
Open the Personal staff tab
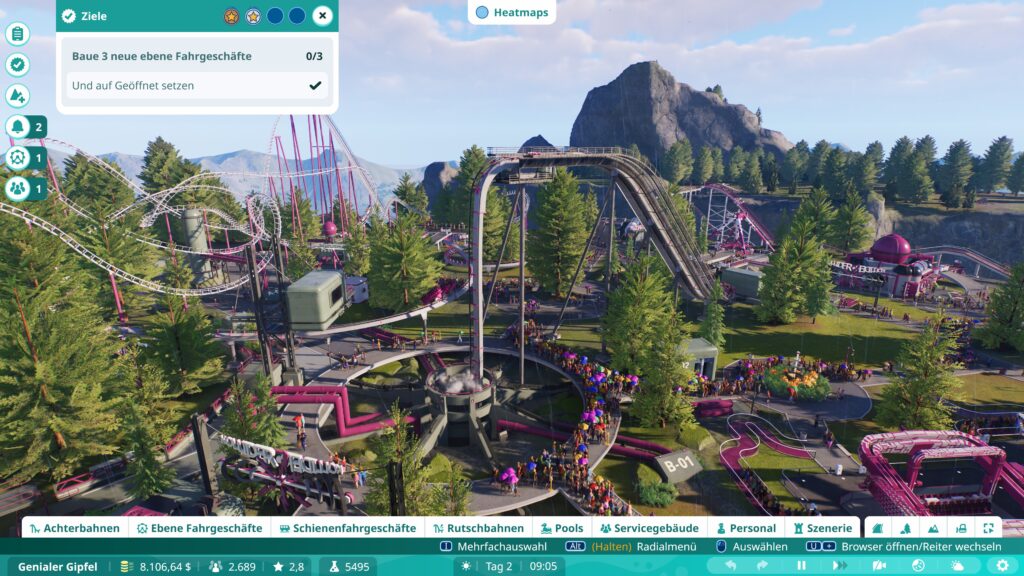pyautogui.click(x=745, y=528)
